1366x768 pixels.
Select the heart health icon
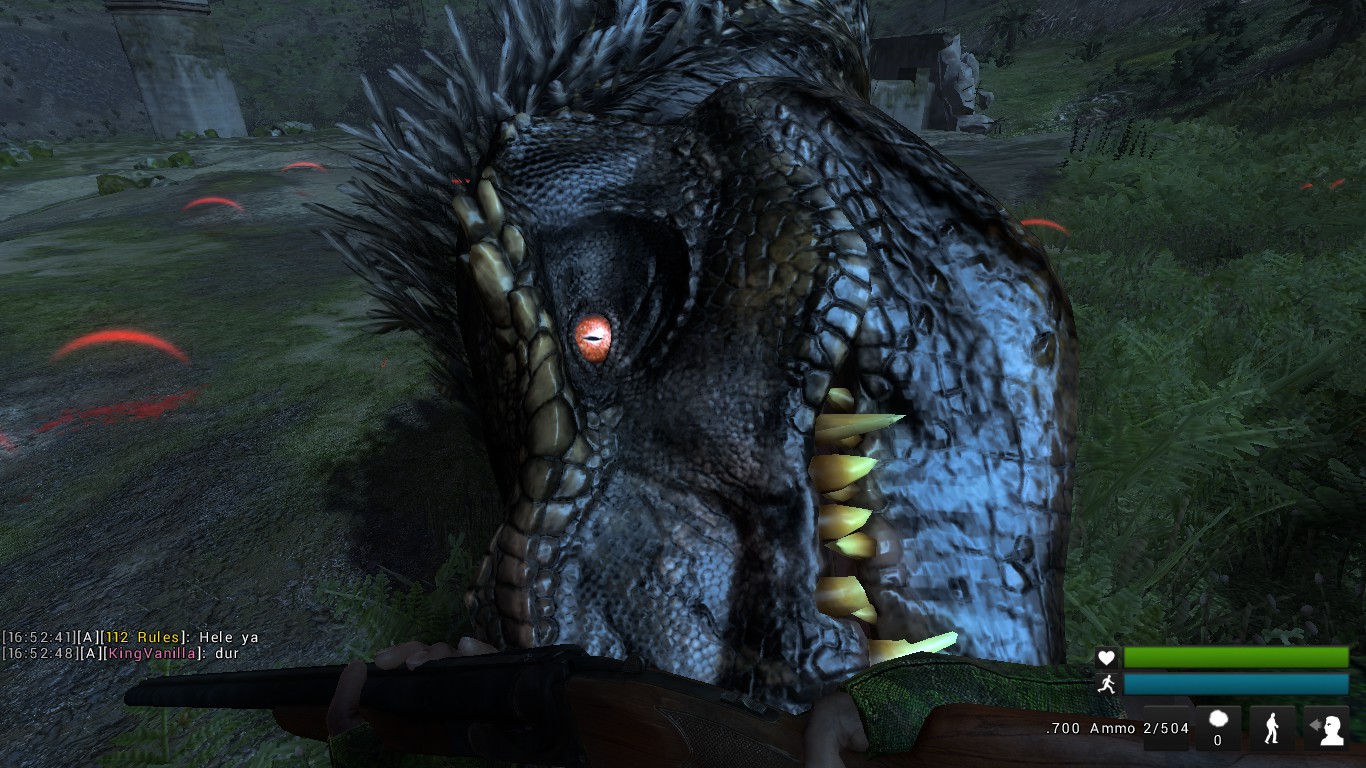pos(1107,657)
